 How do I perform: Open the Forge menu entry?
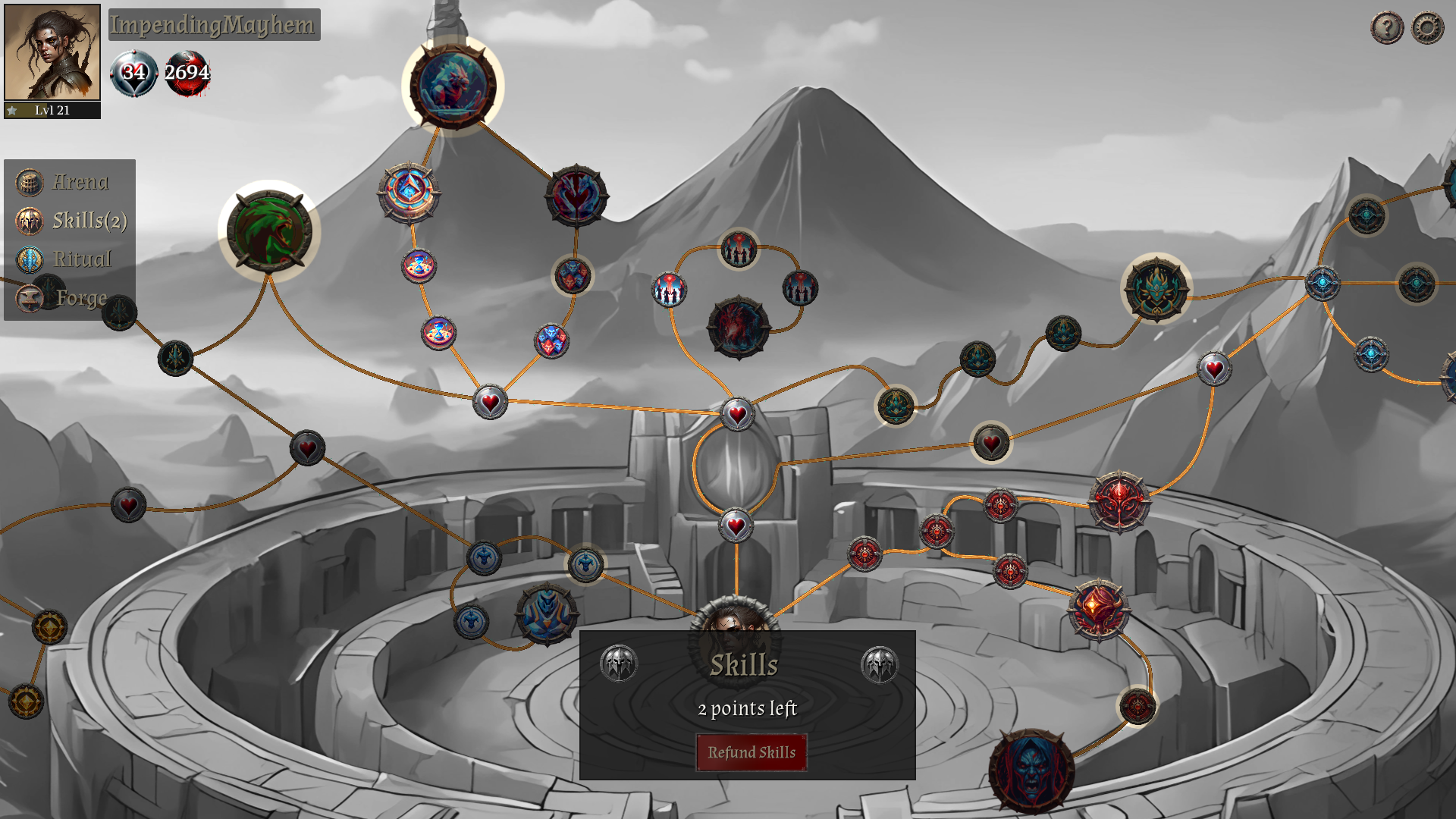pyautogui.click(x=80, y=298)
